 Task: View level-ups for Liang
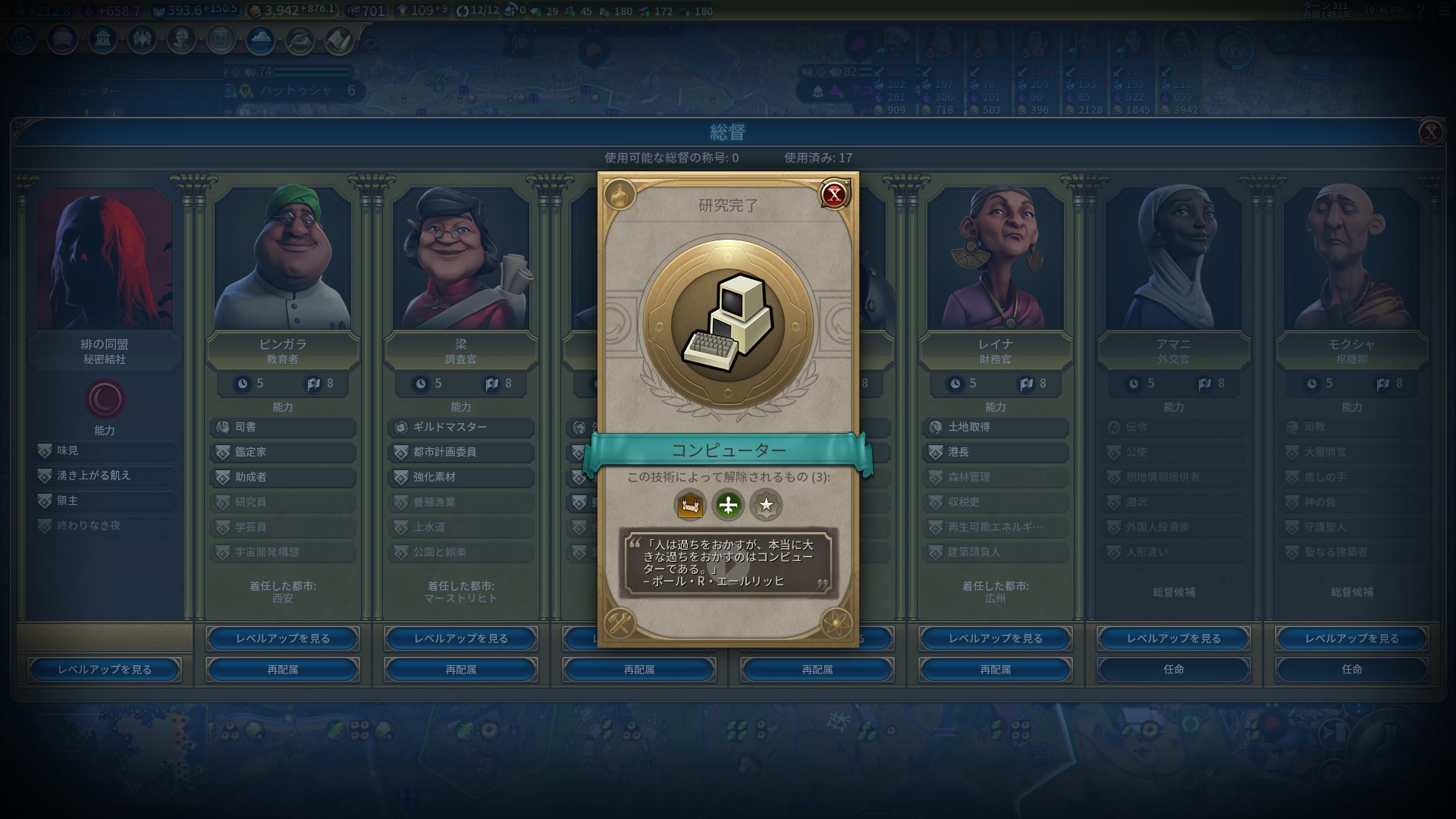[461, 639]
